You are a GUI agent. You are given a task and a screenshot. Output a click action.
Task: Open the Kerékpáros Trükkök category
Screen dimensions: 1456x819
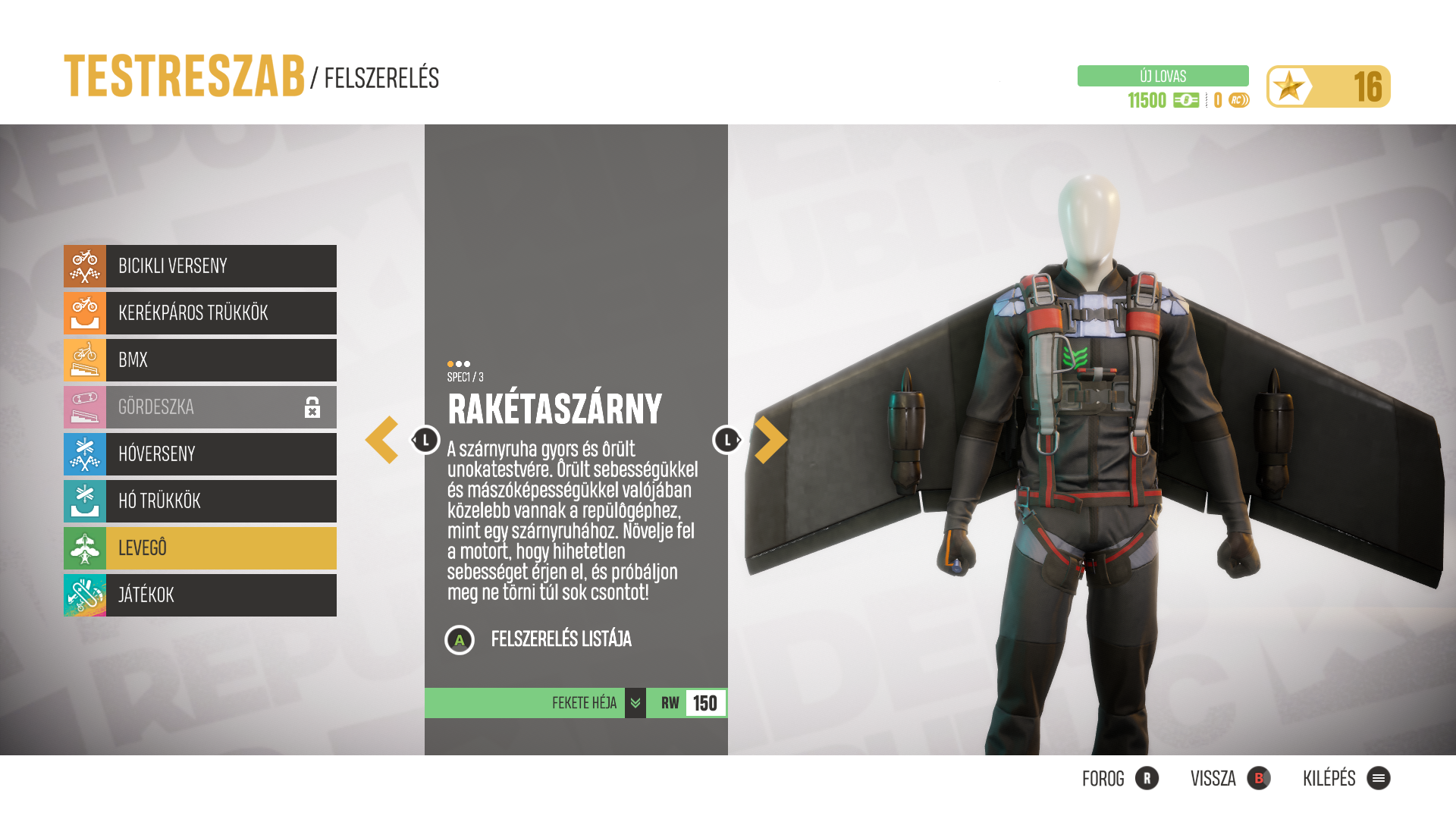tap(200, 313)
